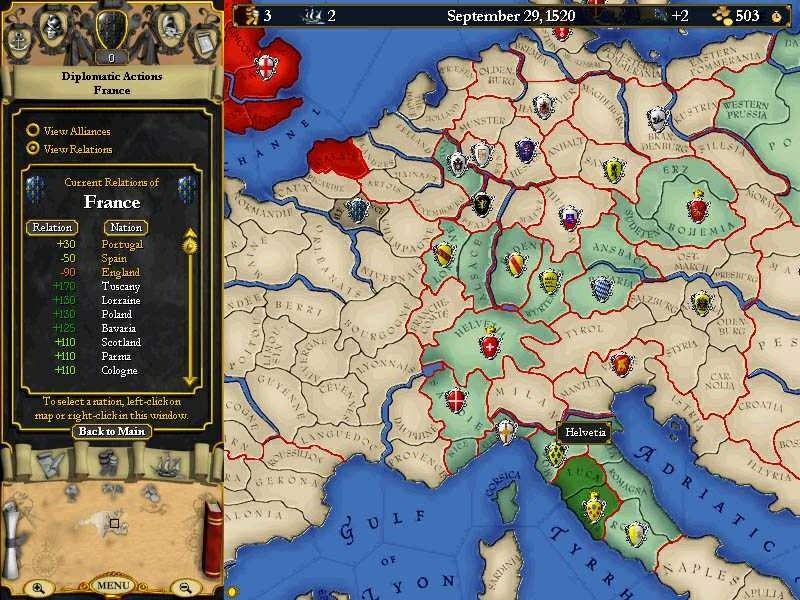Pick Tuscany from the relations list
The image size is (800, 600).
tap(120, 286)
